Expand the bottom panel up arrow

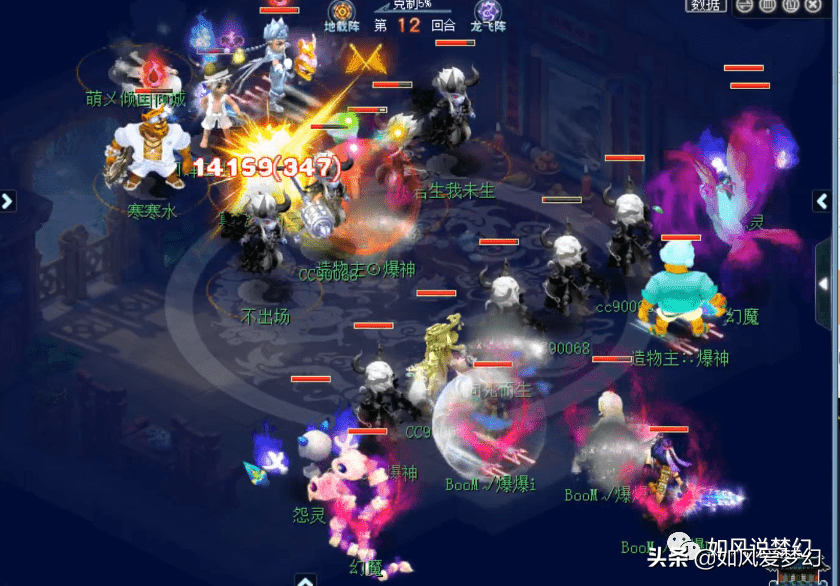point(304,580)
